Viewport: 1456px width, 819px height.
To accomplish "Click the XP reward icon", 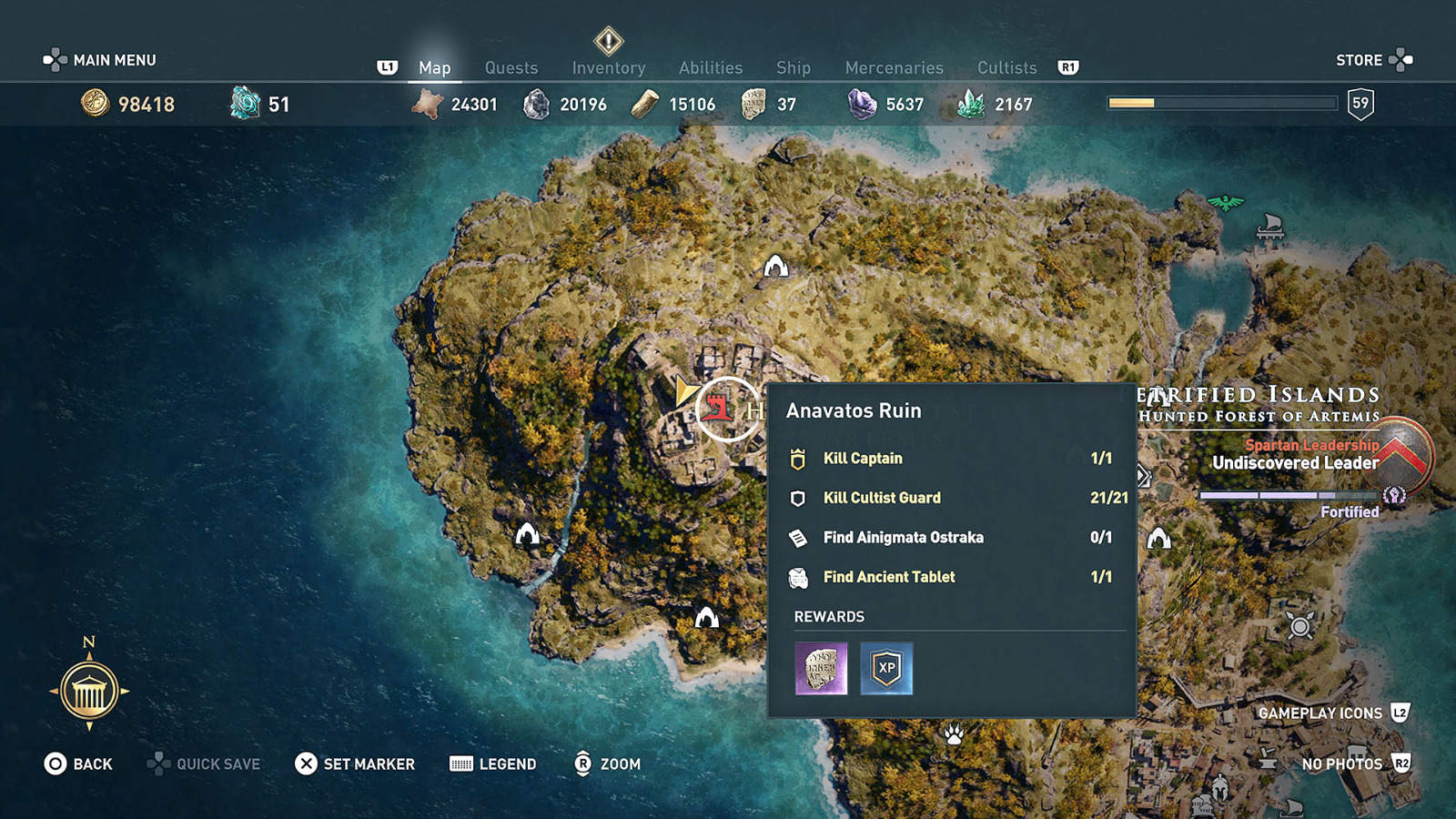I will 886,669.
